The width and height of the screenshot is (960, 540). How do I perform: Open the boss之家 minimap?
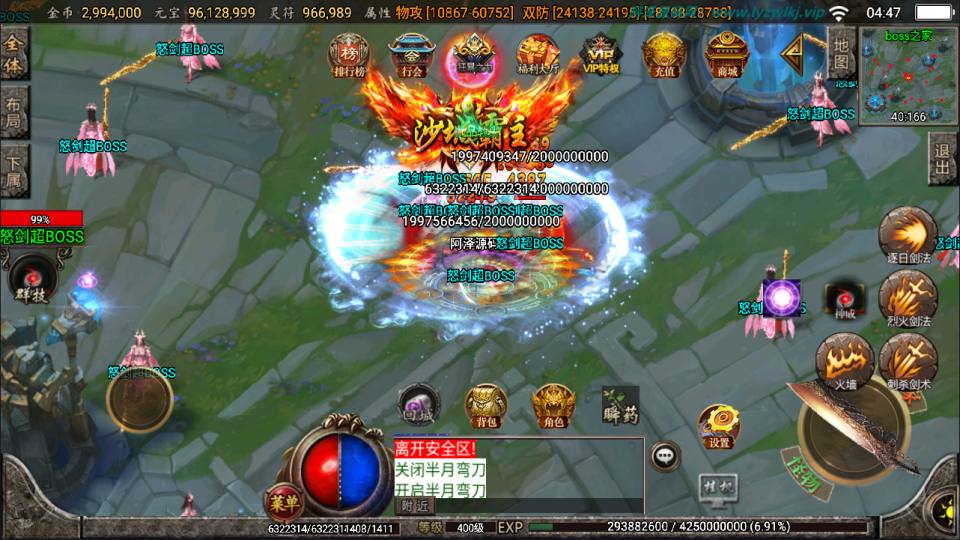[x=907, y=77]
